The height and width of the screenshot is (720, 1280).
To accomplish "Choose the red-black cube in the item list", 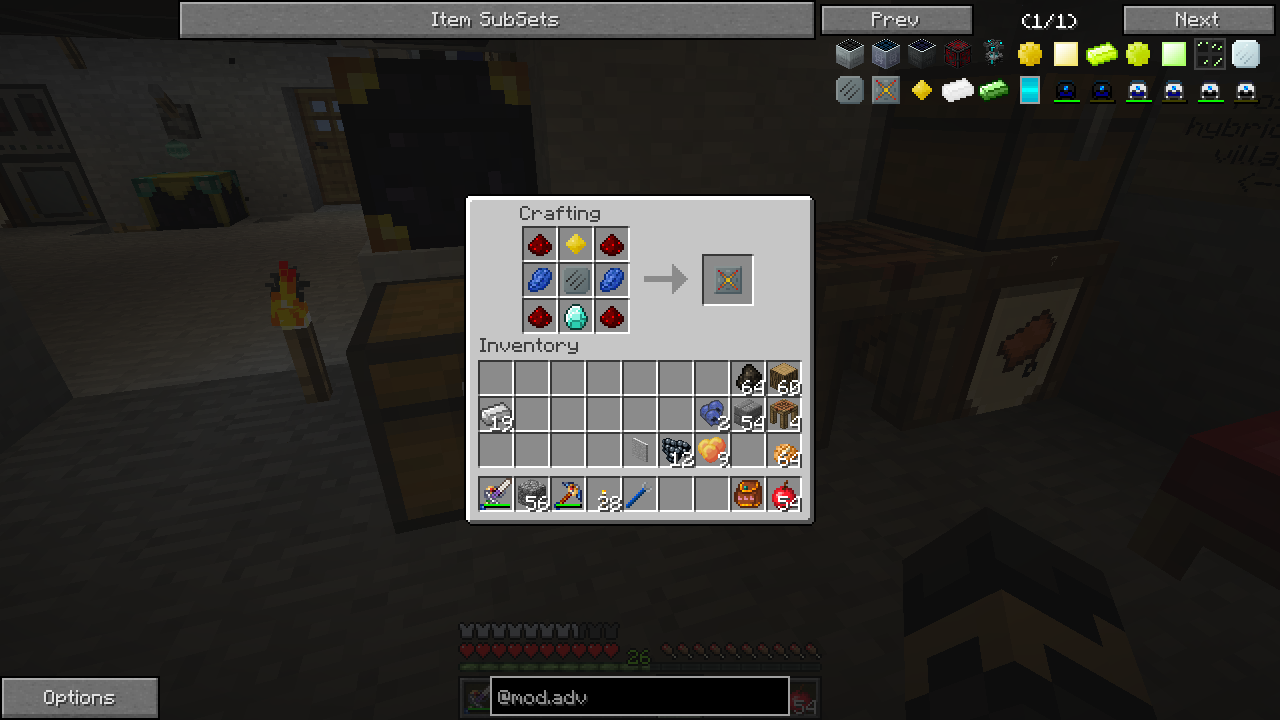I will (957, 54).
